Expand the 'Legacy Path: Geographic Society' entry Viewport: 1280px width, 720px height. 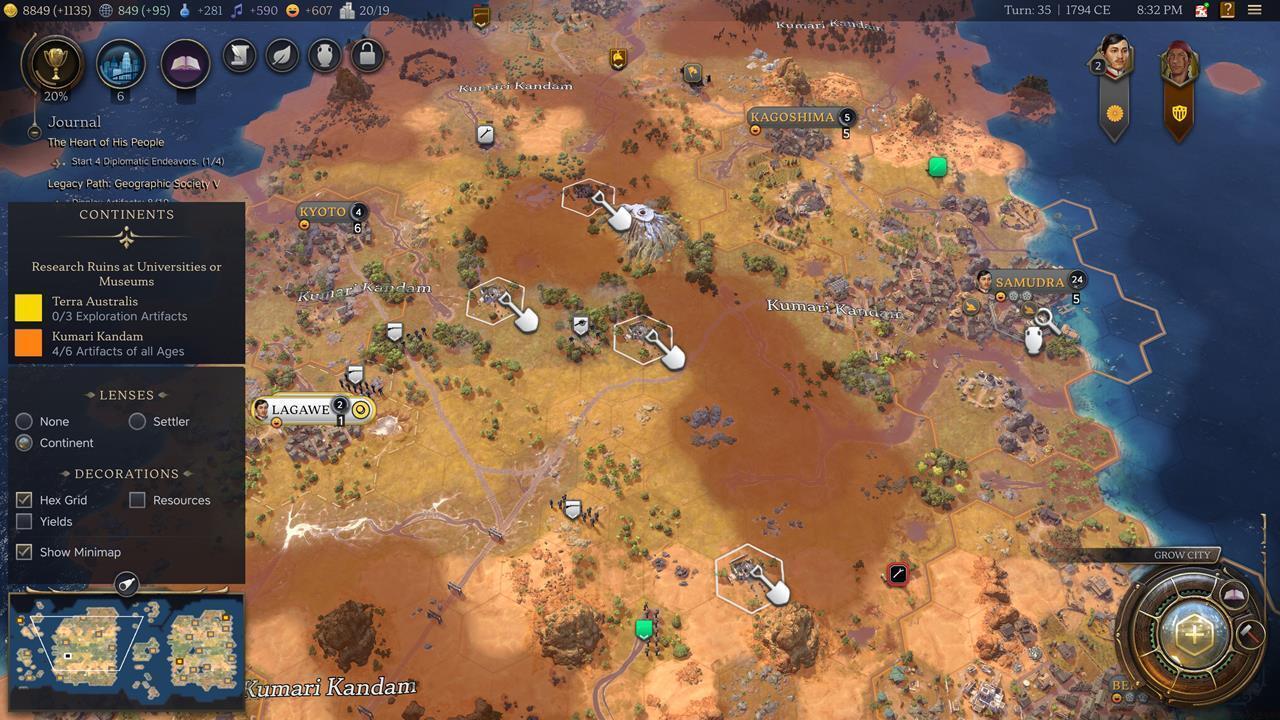[x=135, y=183]
